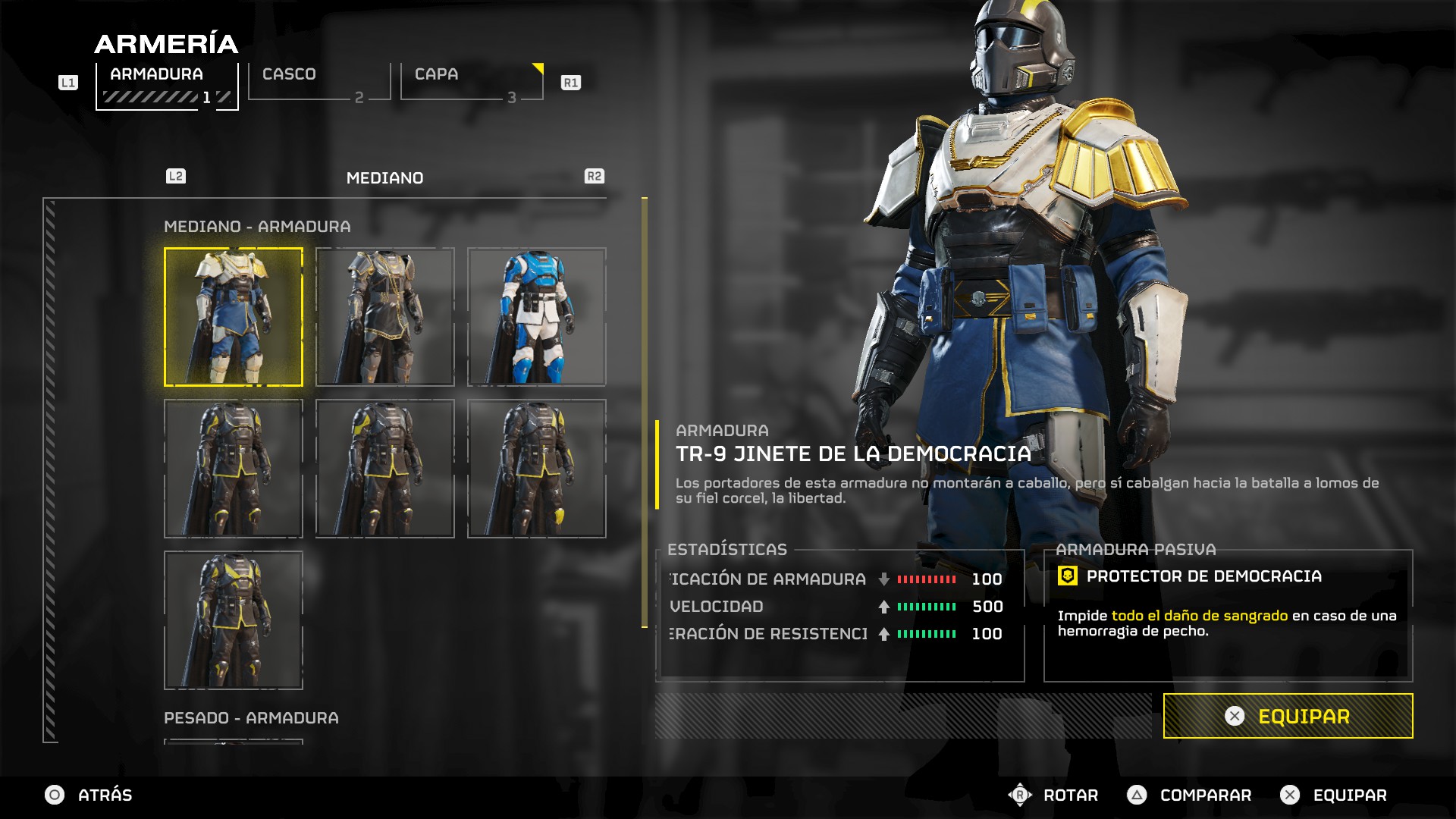
Task: Select the dark armor with gold chain
Action: pos(385,317)
